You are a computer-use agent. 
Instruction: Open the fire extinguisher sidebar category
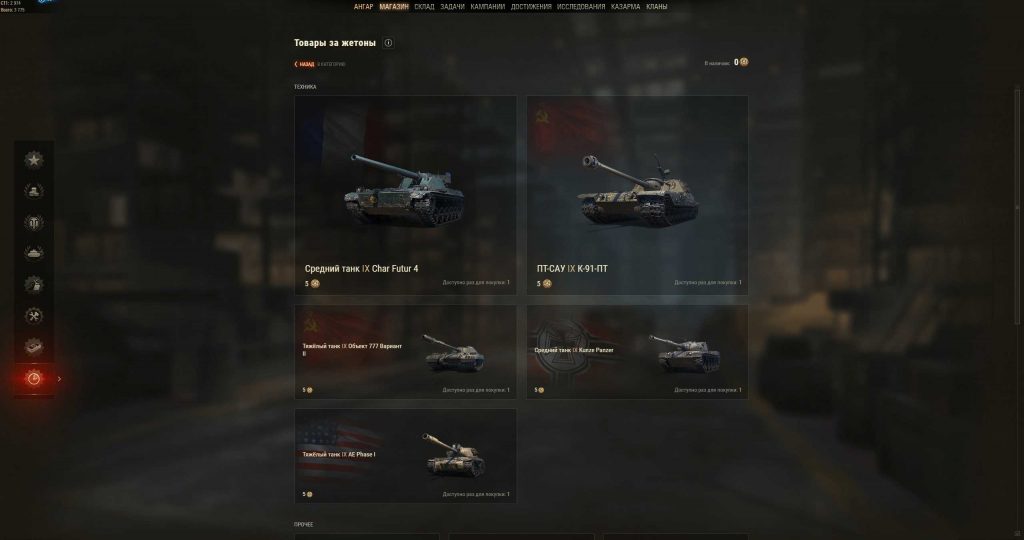click(34, 284)
